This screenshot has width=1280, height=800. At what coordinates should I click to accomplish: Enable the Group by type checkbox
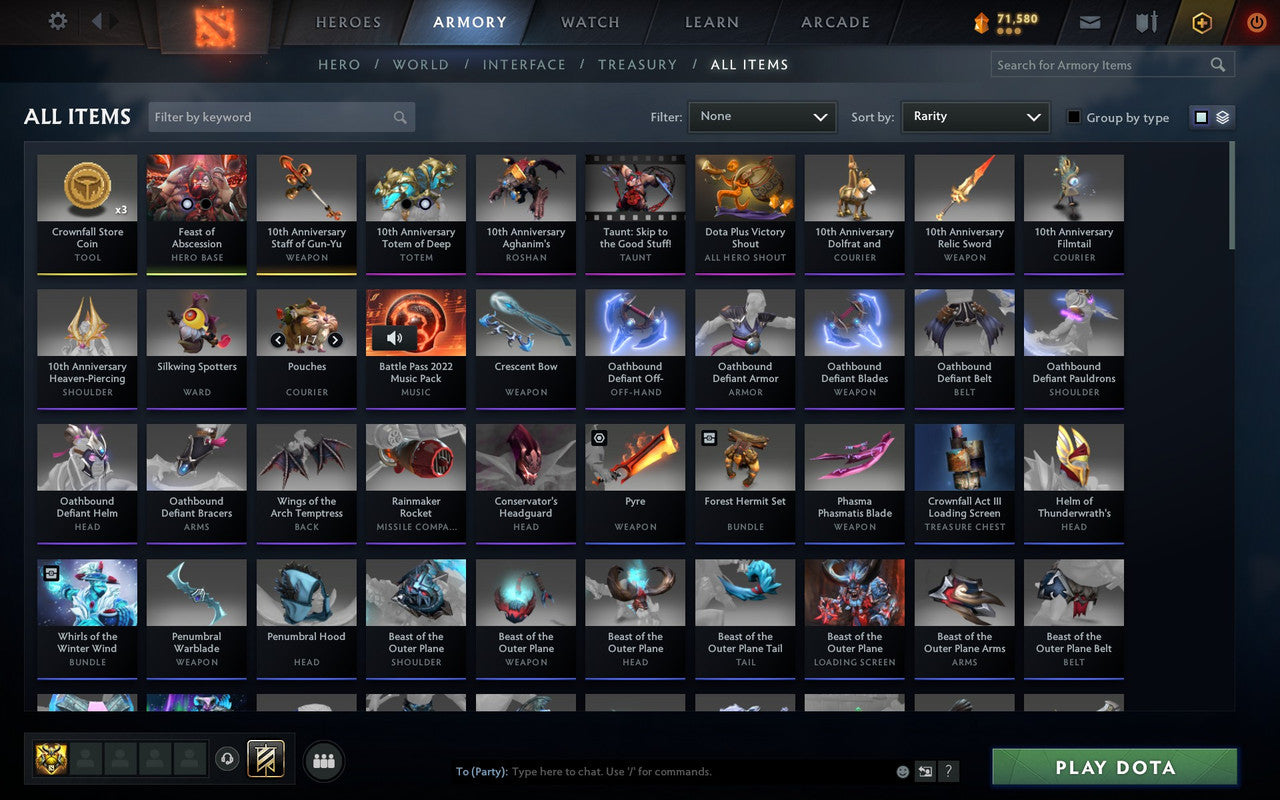point(1075,118)
